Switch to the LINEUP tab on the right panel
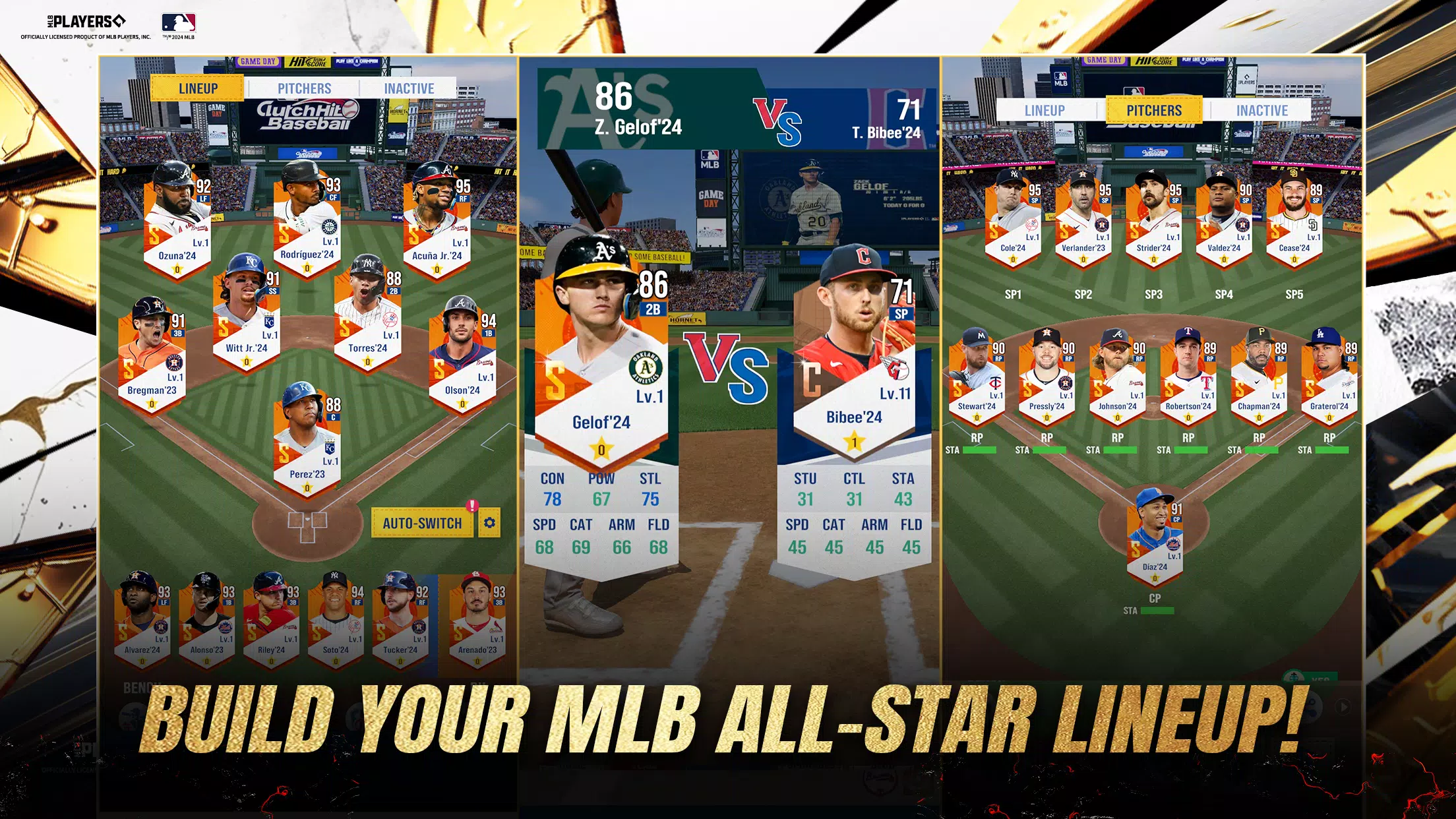1456x819 pixels. [1044, 110]
